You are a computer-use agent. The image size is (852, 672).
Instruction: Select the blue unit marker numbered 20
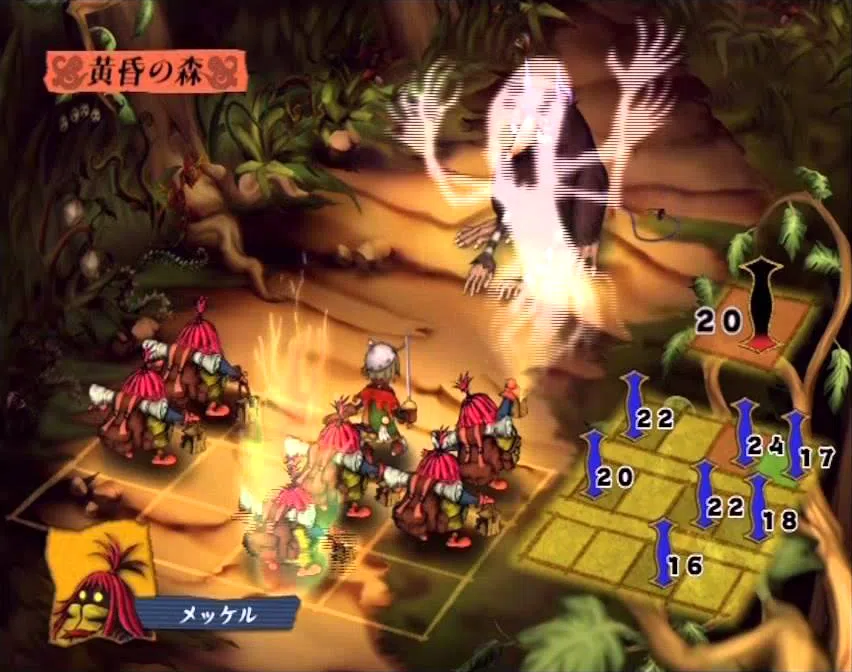pyautogui.click(x=594, y=464)
